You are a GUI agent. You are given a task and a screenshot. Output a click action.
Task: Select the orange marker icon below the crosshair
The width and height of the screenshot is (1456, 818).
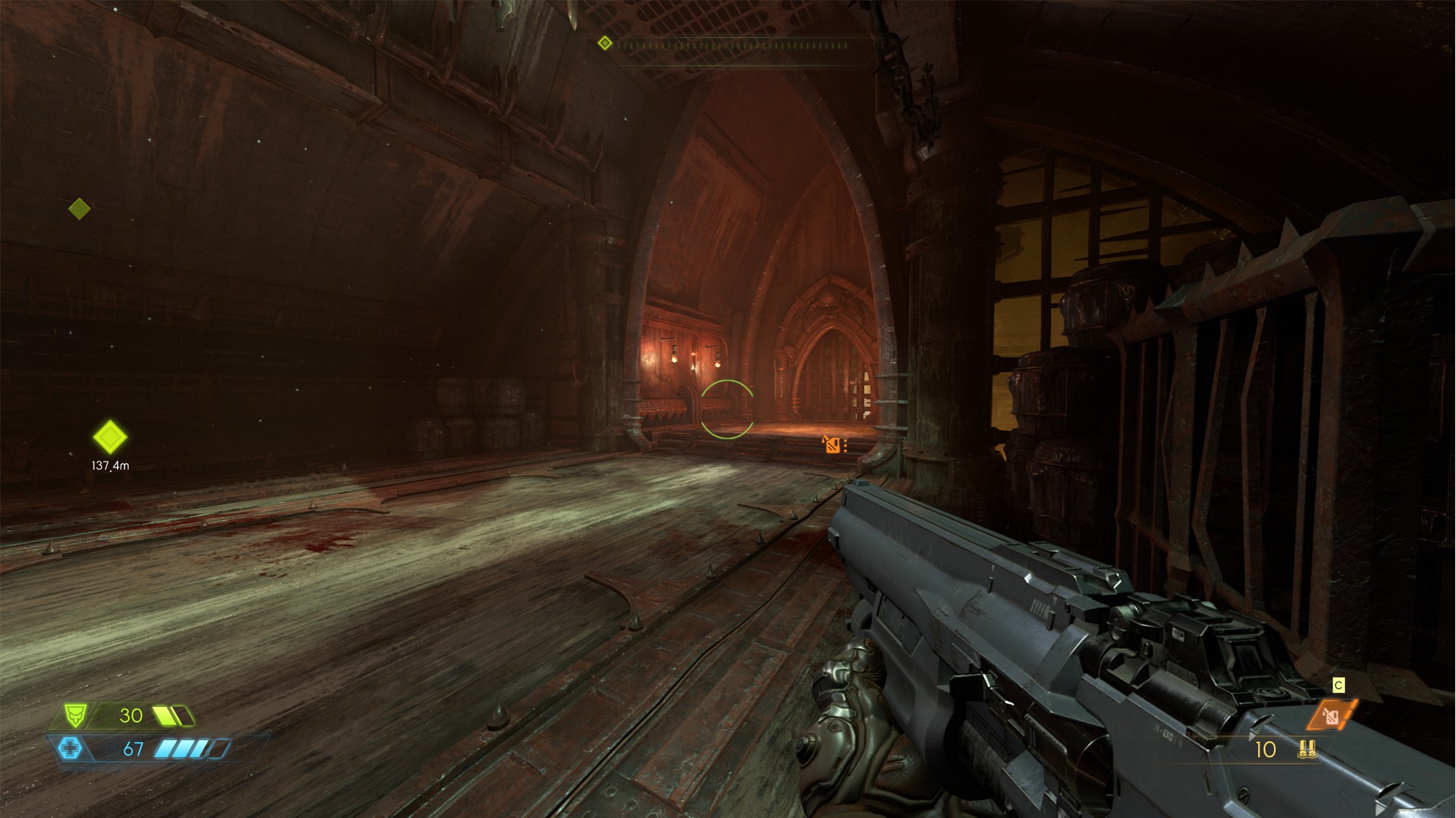832,445
